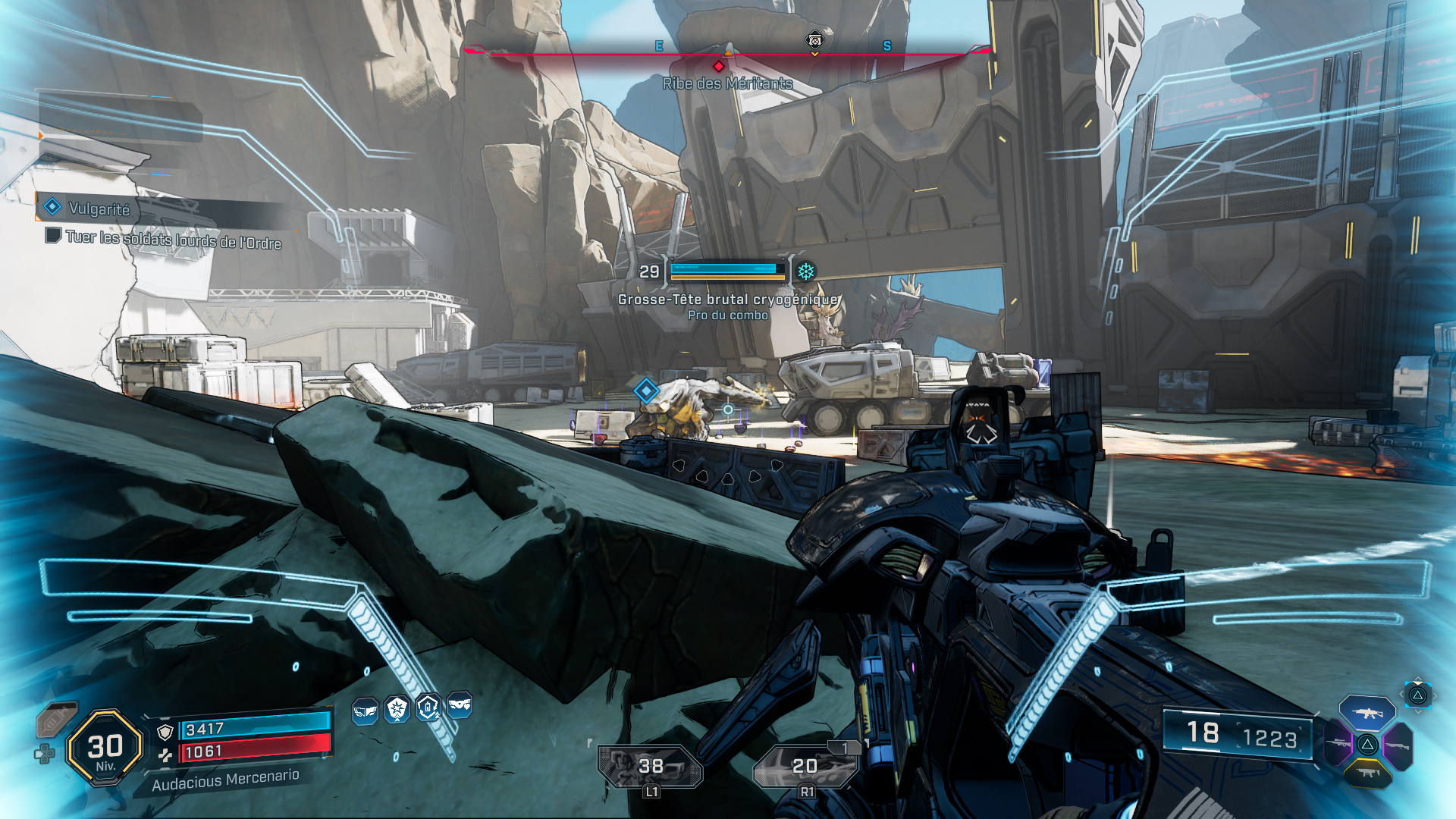Toggle the Vulgarité mission objective checkbox
This screenshot has width=1456, height=819.
coord(53,237)
